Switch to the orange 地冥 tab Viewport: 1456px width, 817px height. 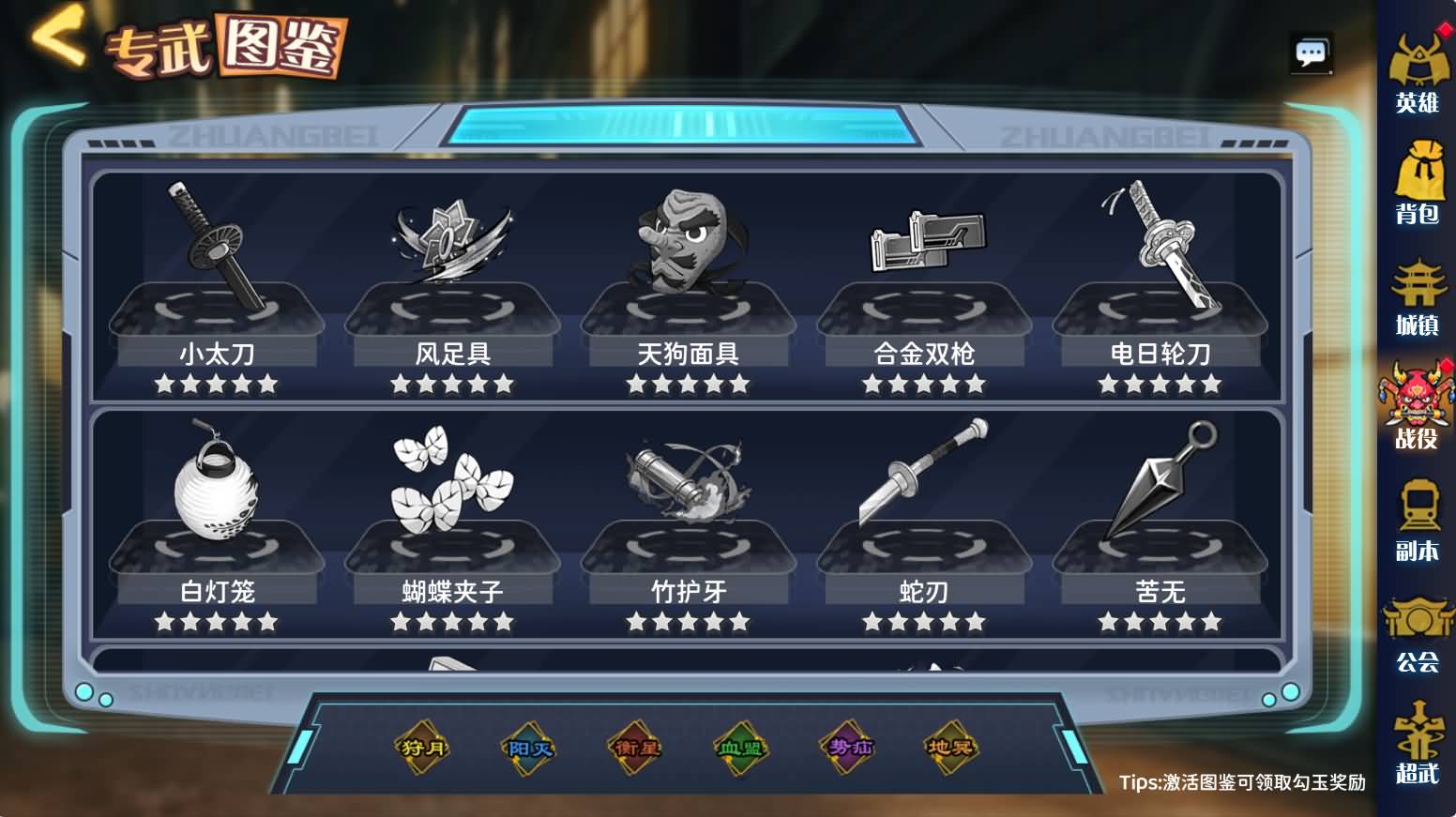(950, 748)
